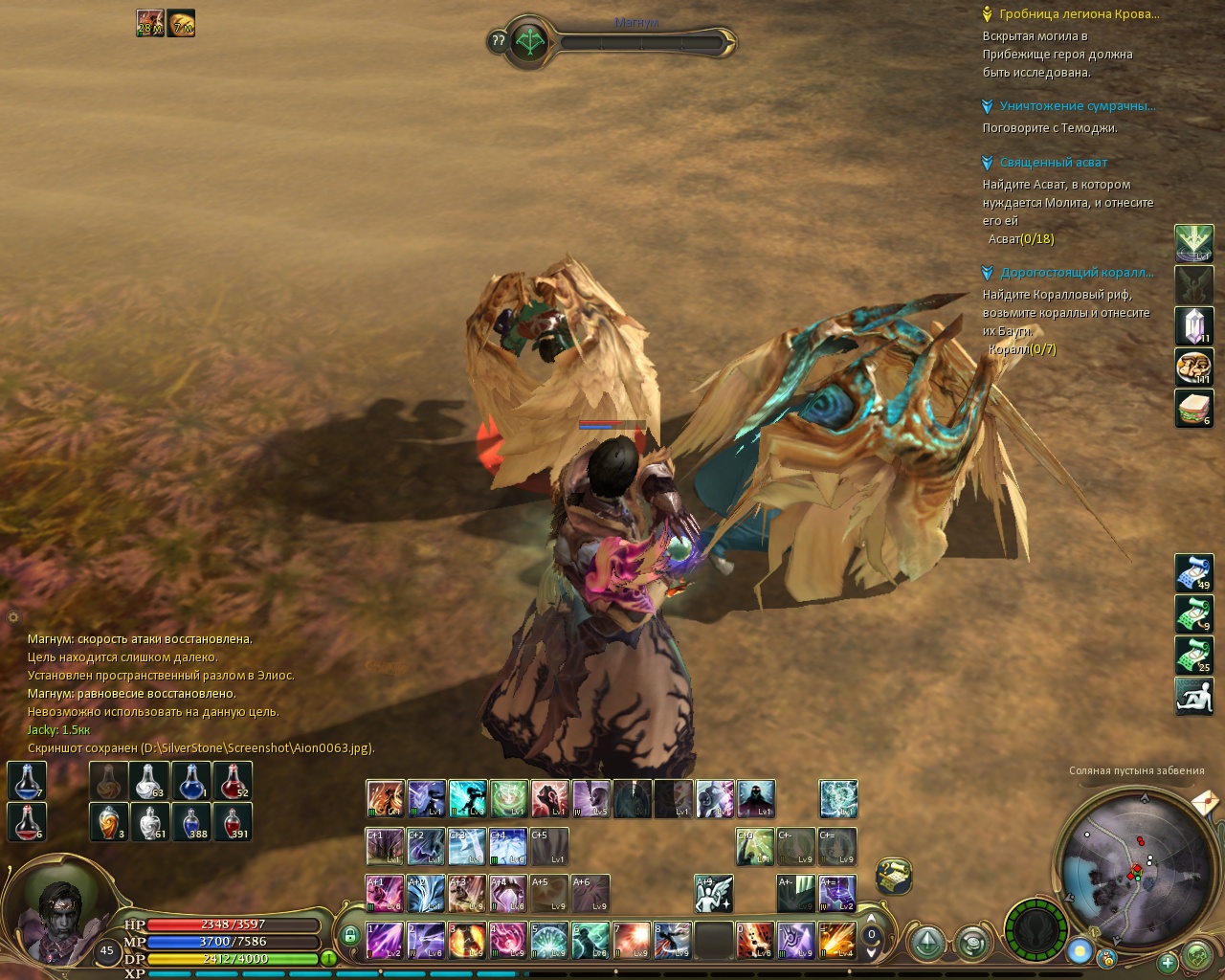The height and width of the screenshot is (980, 1225).
Task: Open the Дорогостоящий коралл quest entry
Action: tap(1077, 273)
